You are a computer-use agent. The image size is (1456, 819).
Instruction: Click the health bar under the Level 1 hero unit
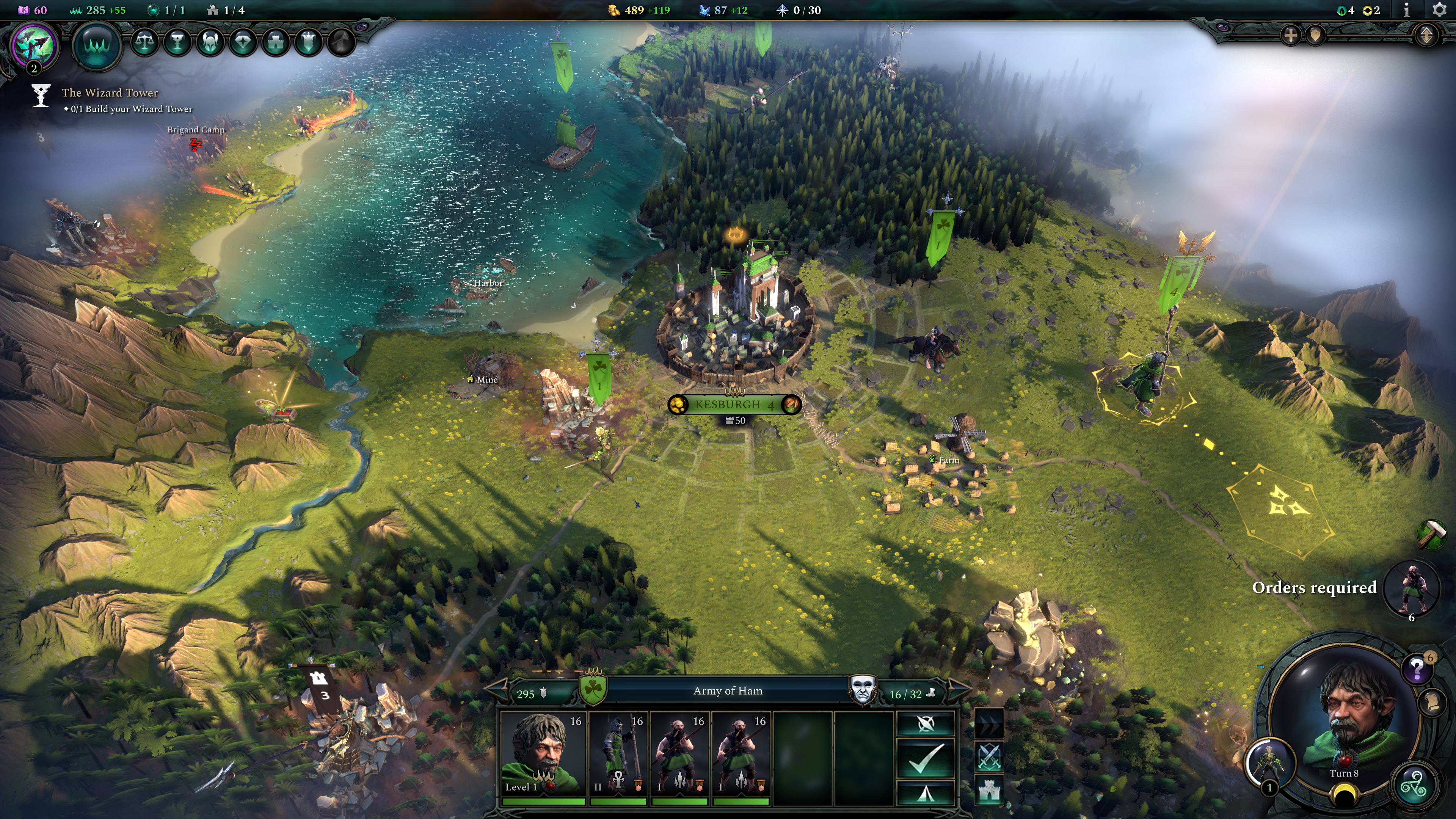click(544, 801)
